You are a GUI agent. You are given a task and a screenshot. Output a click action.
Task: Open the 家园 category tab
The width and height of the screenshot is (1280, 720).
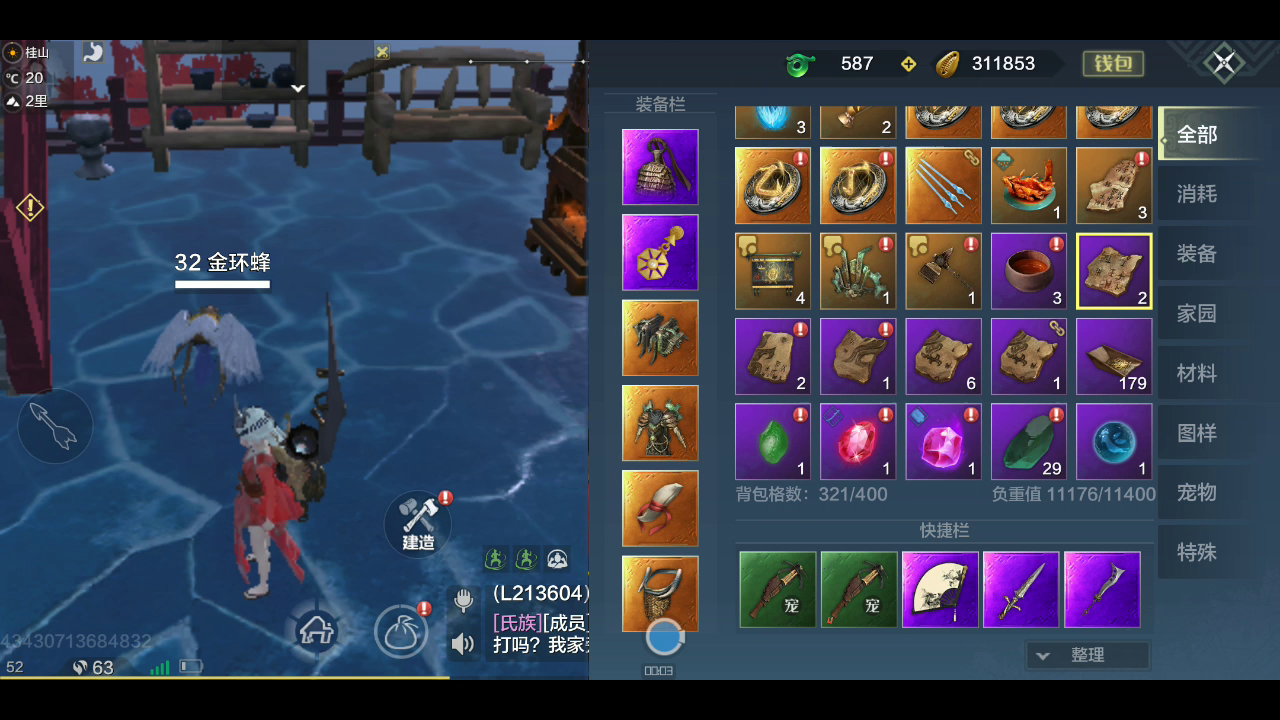(1197, 314)
